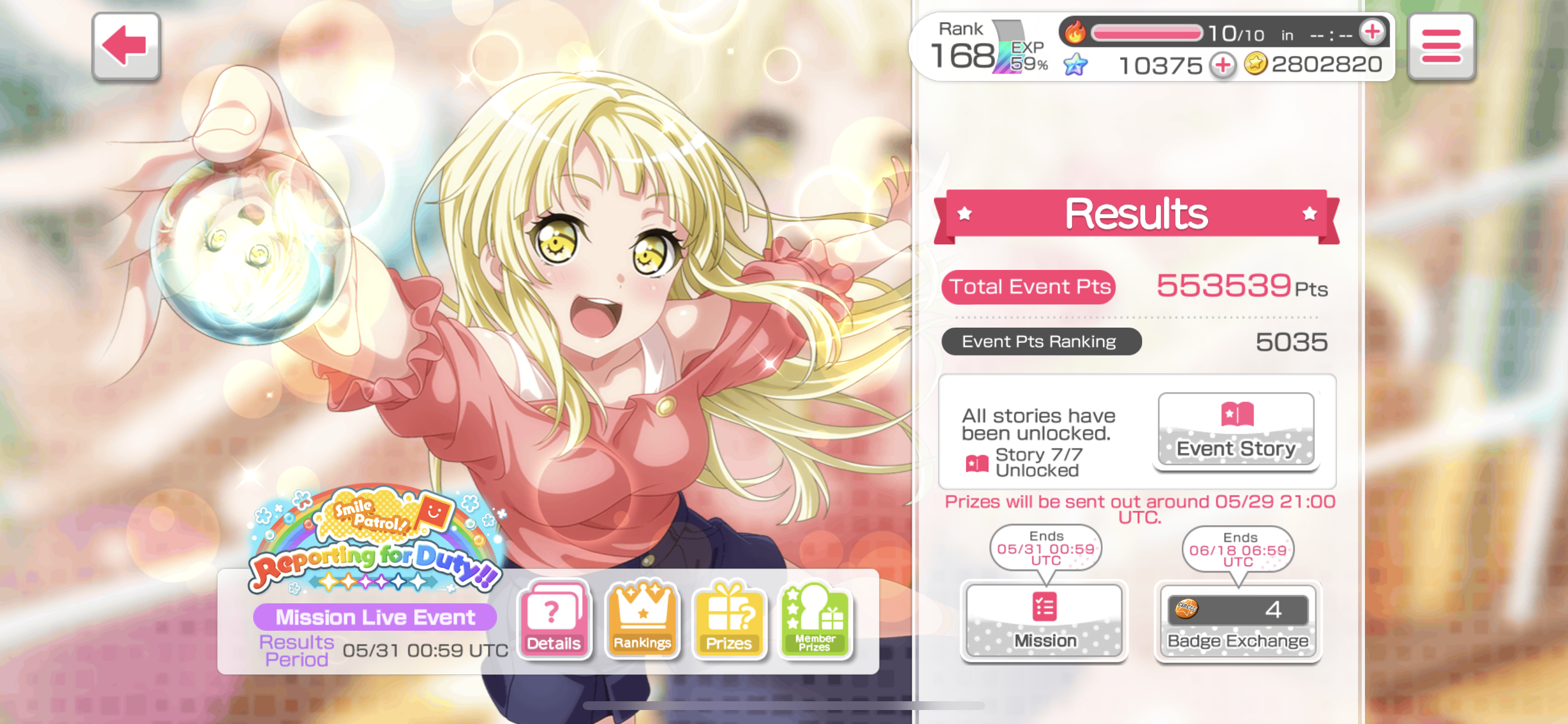Image resolution: width=1568 pixels, height=724 pixels.
Task: Read the Event Story
Action: click(x=1235, y=430)
